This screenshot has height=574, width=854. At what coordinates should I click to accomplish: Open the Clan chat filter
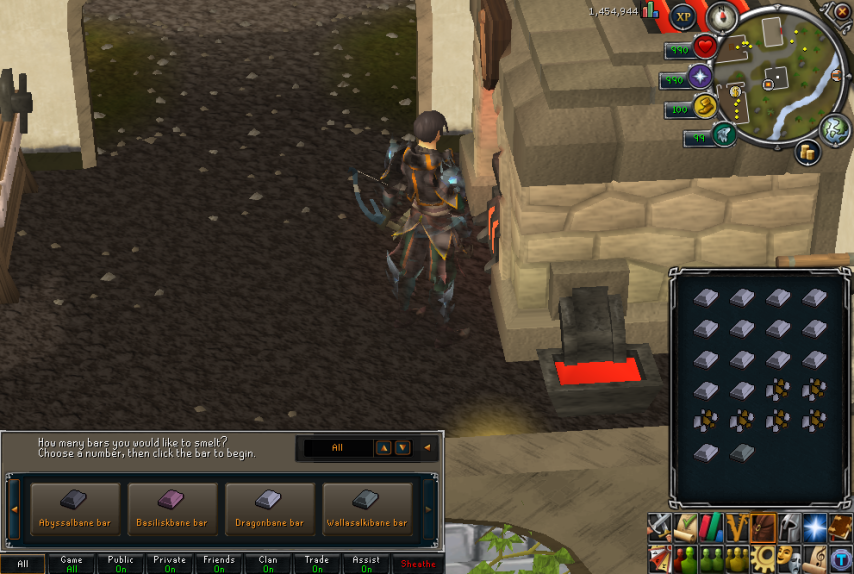click(268, 564)
